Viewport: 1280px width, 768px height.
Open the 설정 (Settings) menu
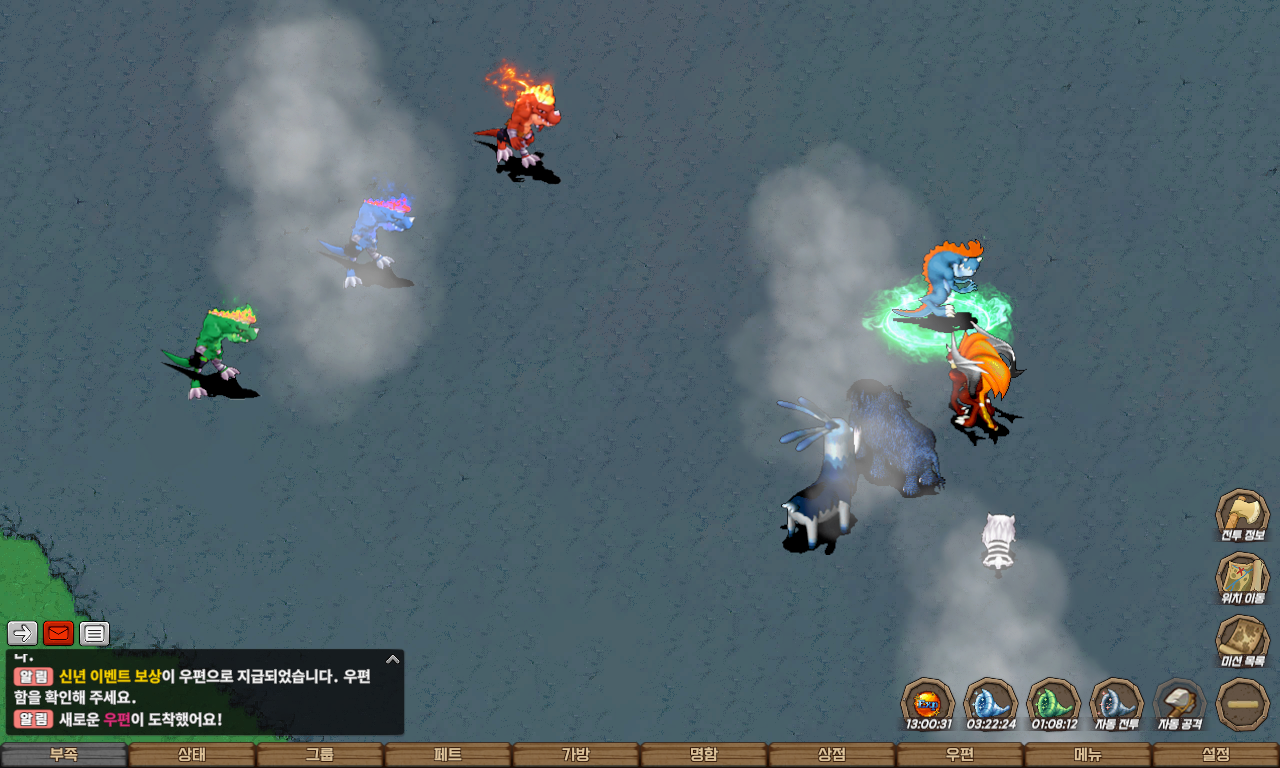pyautogui.click(x=1216, y=755)
